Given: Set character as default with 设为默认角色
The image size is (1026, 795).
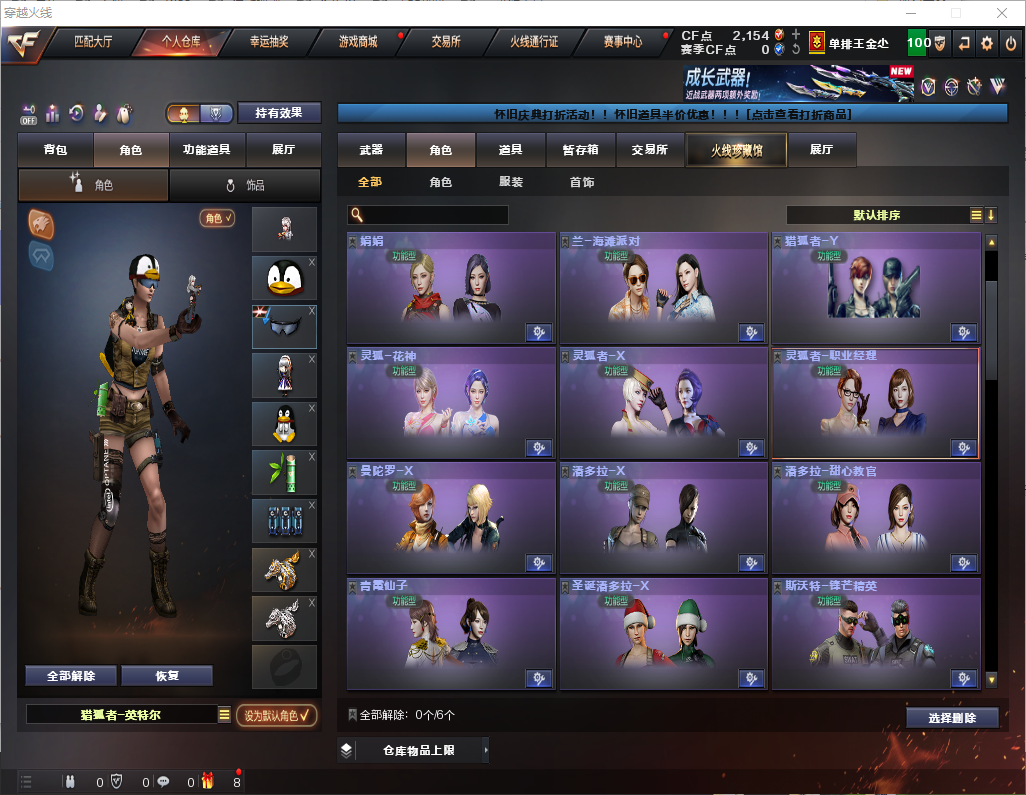Looking at the screenshot, I should (x=277, y=715).
